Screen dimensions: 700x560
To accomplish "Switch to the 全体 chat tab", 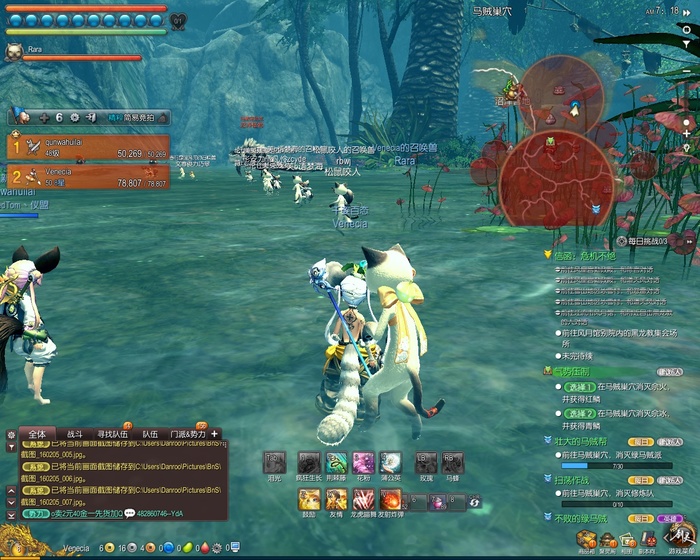I will pos(36,434).
